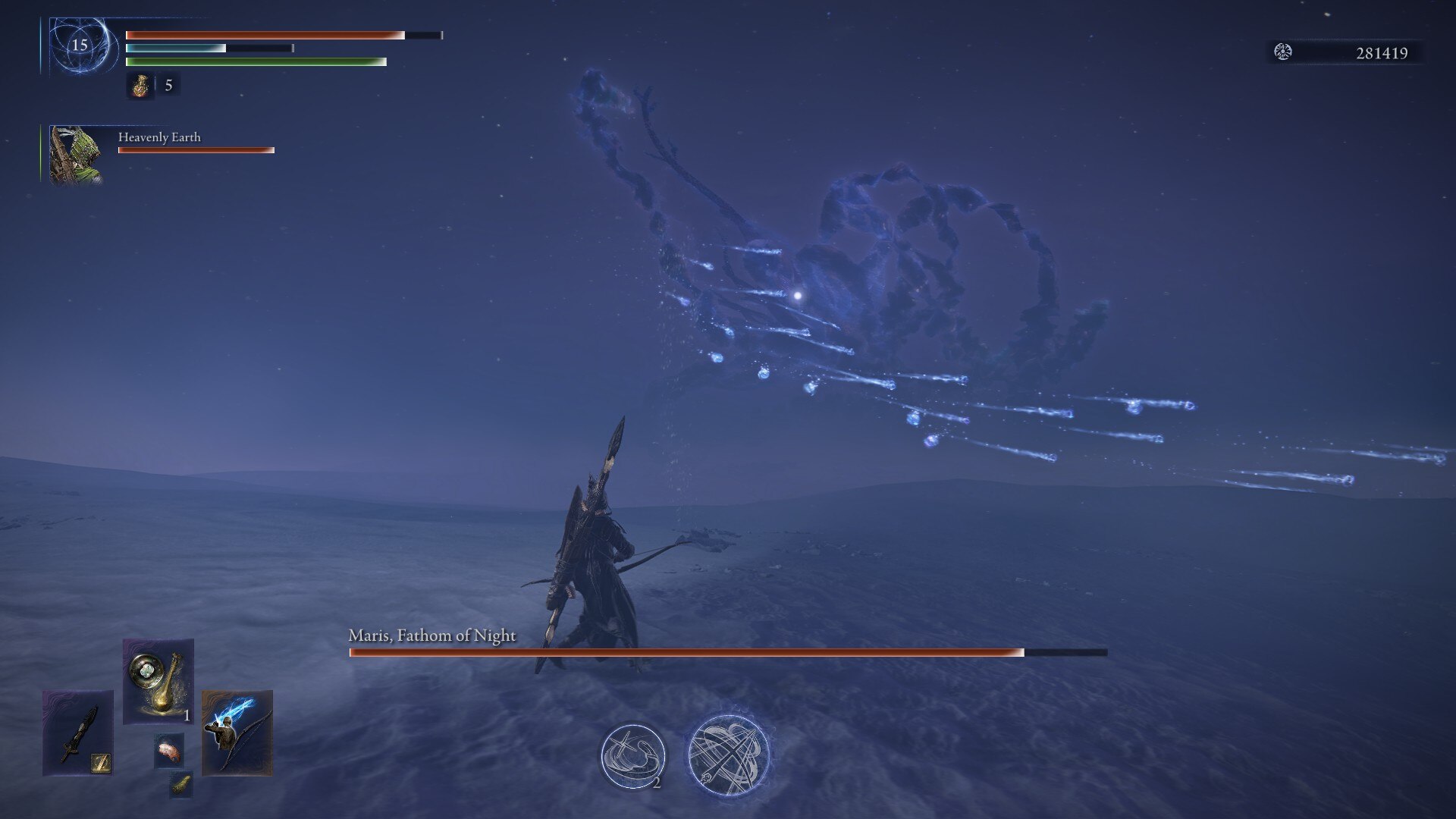Select the golden flask and mirror item slot
The image size is (1456, 819).
pos(158,680)
